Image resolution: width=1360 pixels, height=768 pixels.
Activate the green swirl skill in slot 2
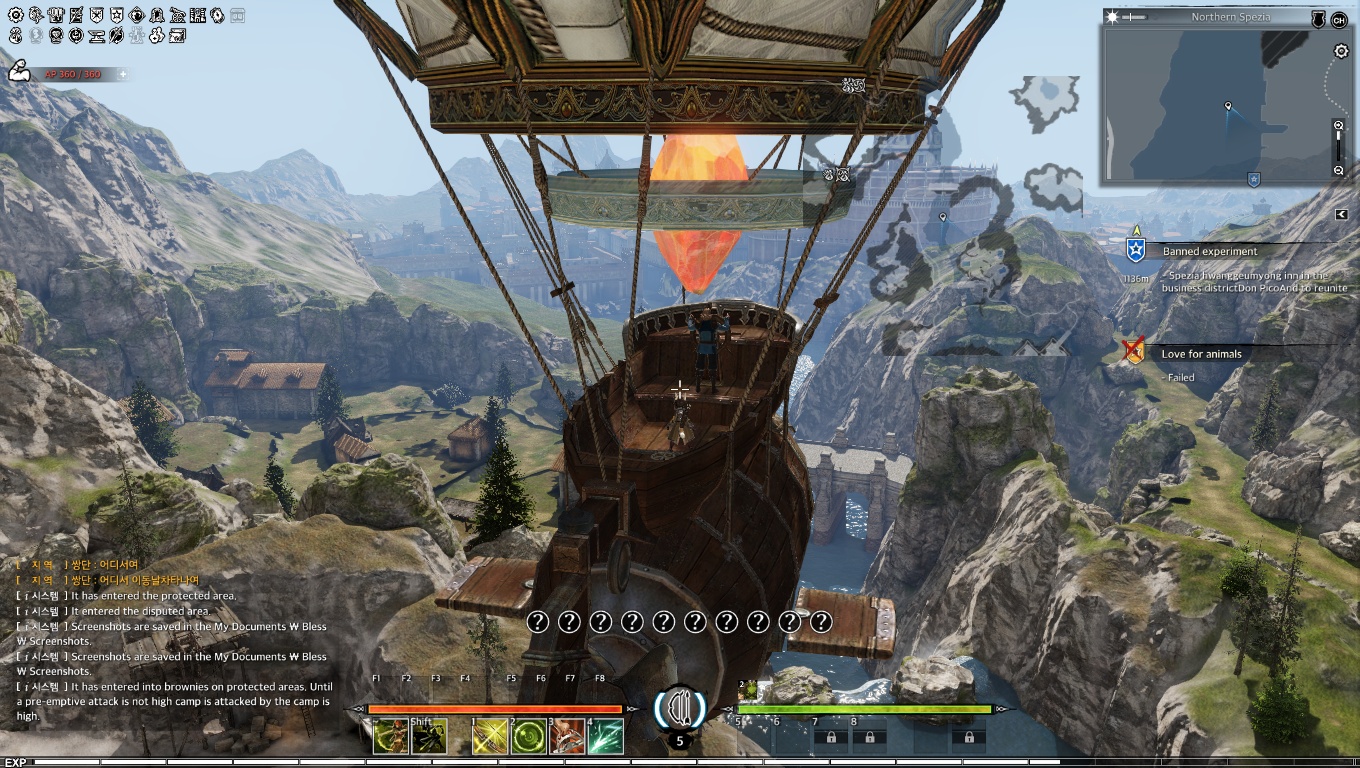tap(527, 737)
